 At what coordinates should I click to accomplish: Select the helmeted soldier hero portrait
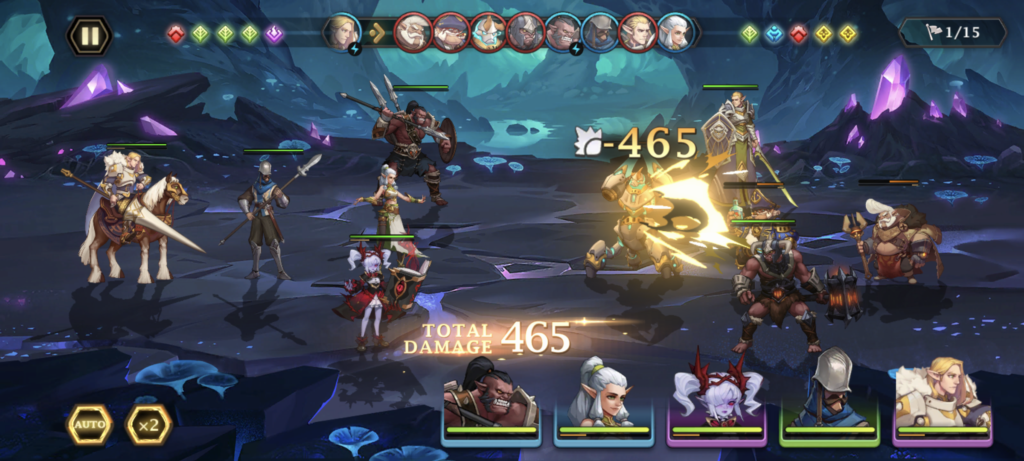[x=830, y=397]
